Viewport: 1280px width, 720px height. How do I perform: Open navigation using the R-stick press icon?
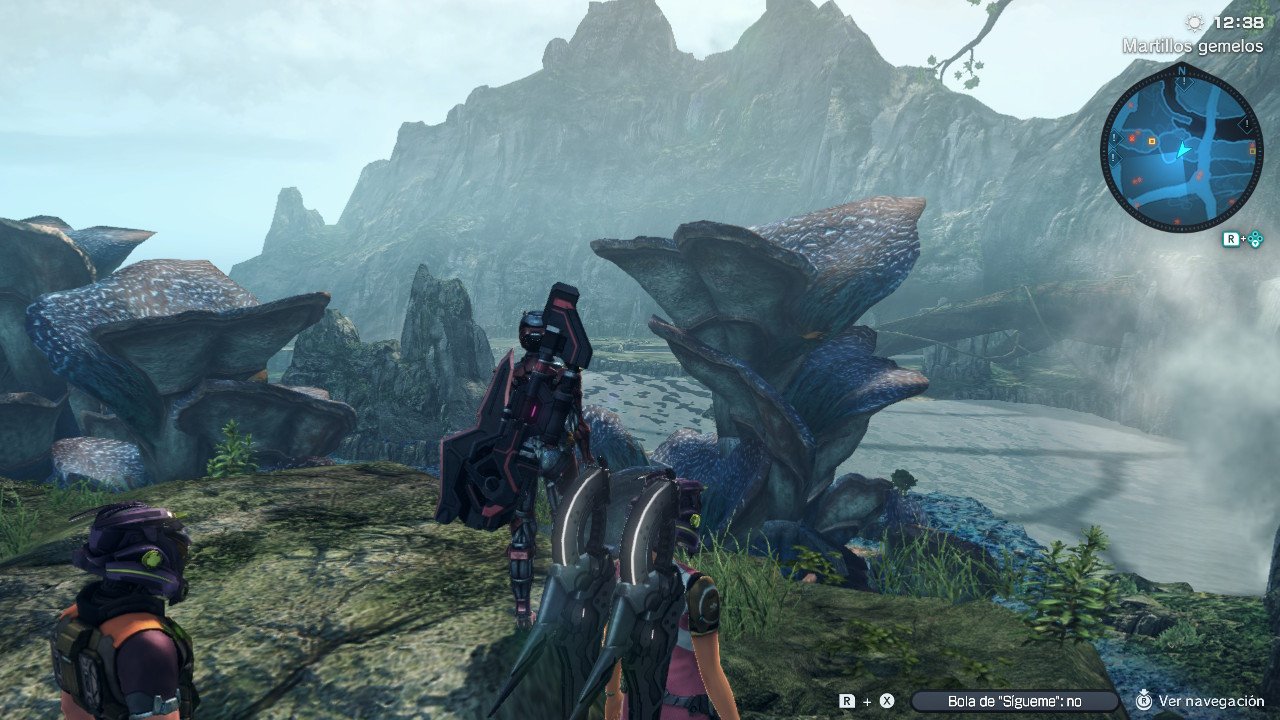tap(1144, 701)
